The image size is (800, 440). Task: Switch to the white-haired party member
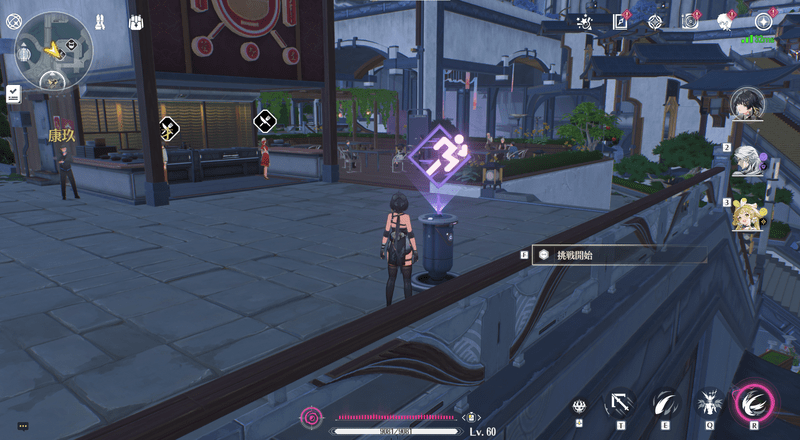click(749, 160)
